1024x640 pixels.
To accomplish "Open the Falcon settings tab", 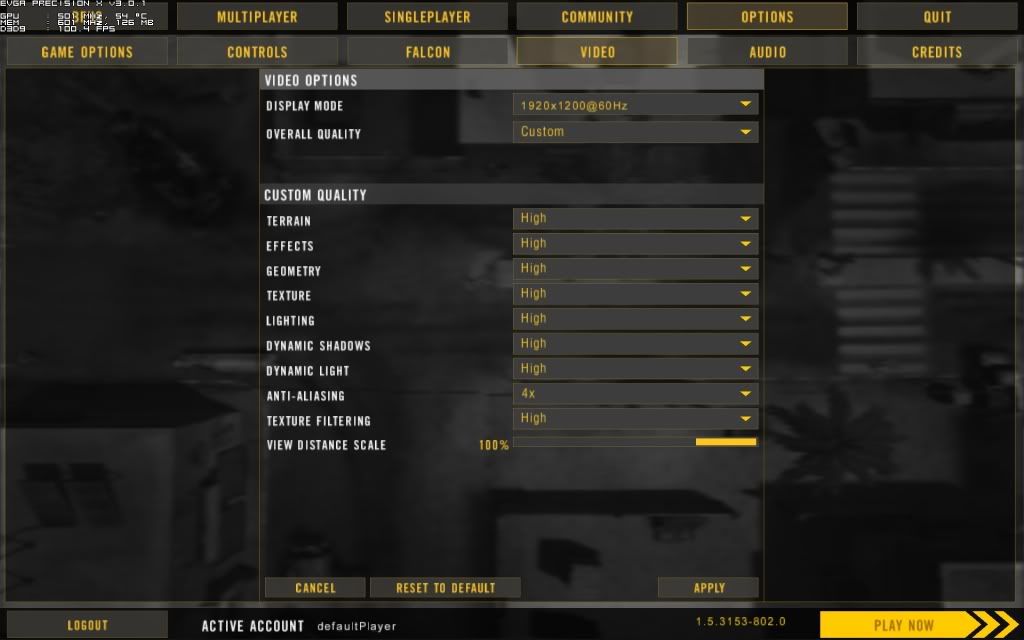I will pos(427,52).
